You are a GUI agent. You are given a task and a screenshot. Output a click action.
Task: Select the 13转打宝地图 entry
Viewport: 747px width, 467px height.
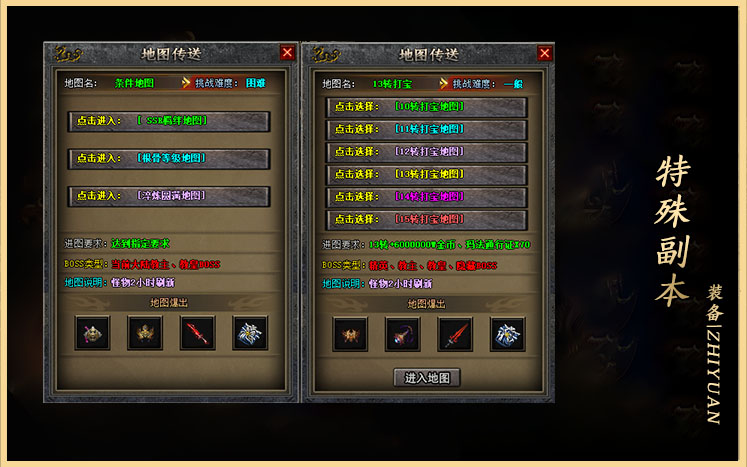pos(426,174)
